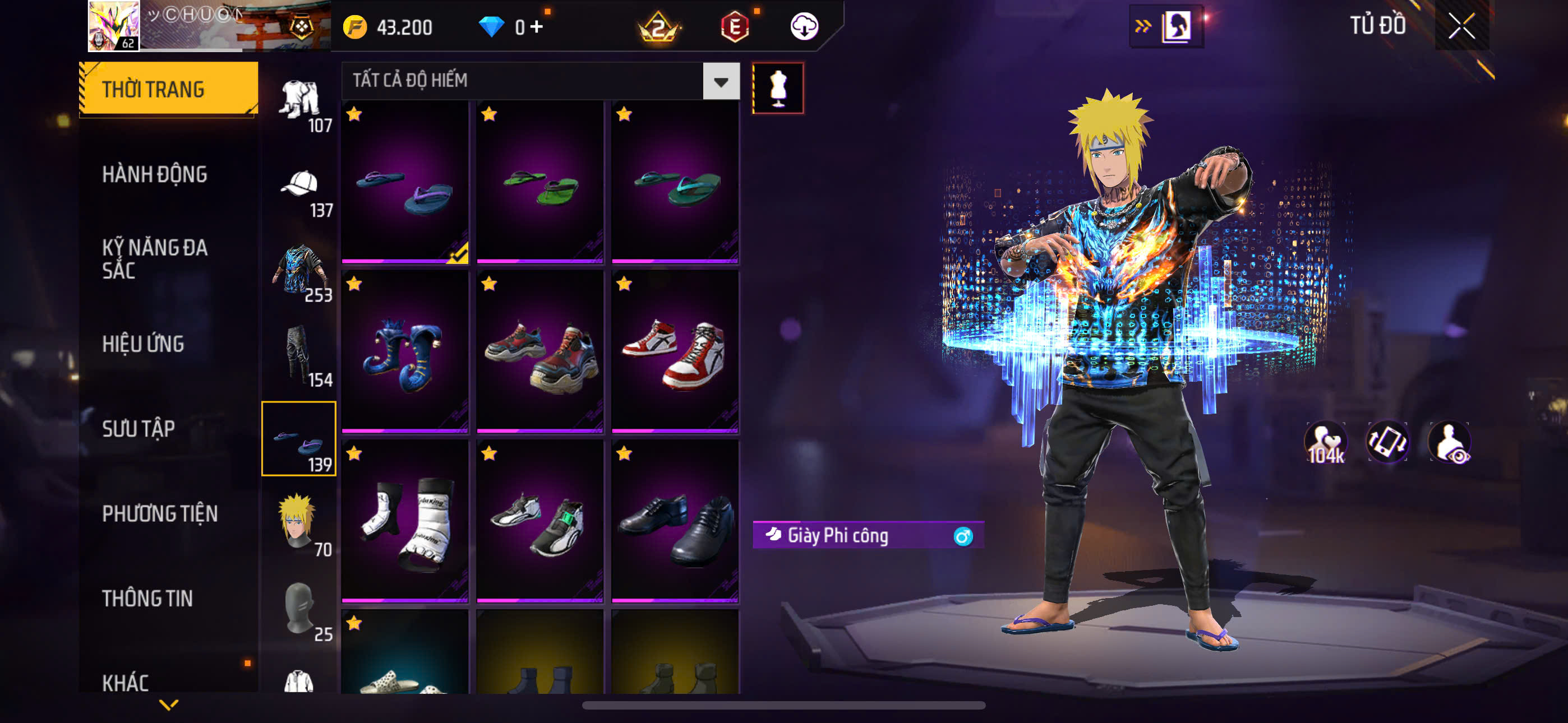Switch to the Kỹ Năng Đa Sắc tab
This screenshot has height=723, width=1568.
[155, 258]
